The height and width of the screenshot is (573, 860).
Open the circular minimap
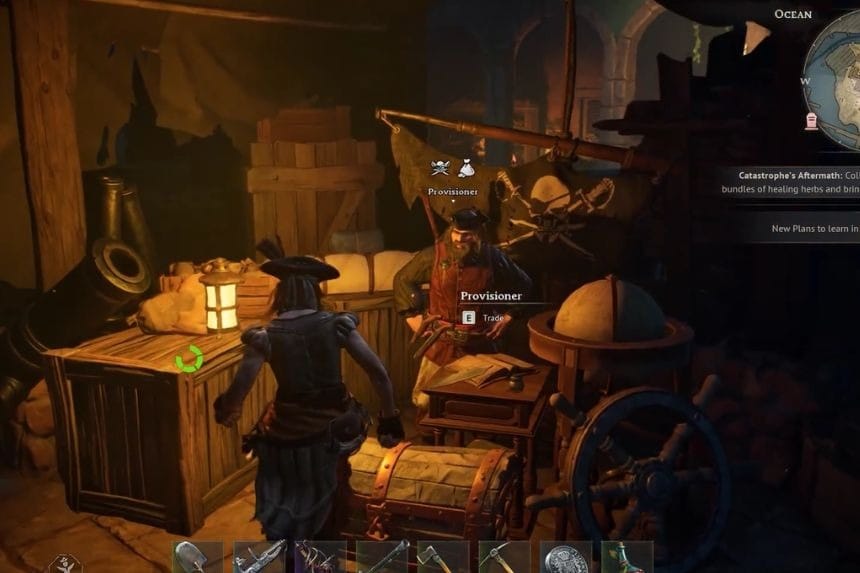pyautogui.click(x=837, y=72)
